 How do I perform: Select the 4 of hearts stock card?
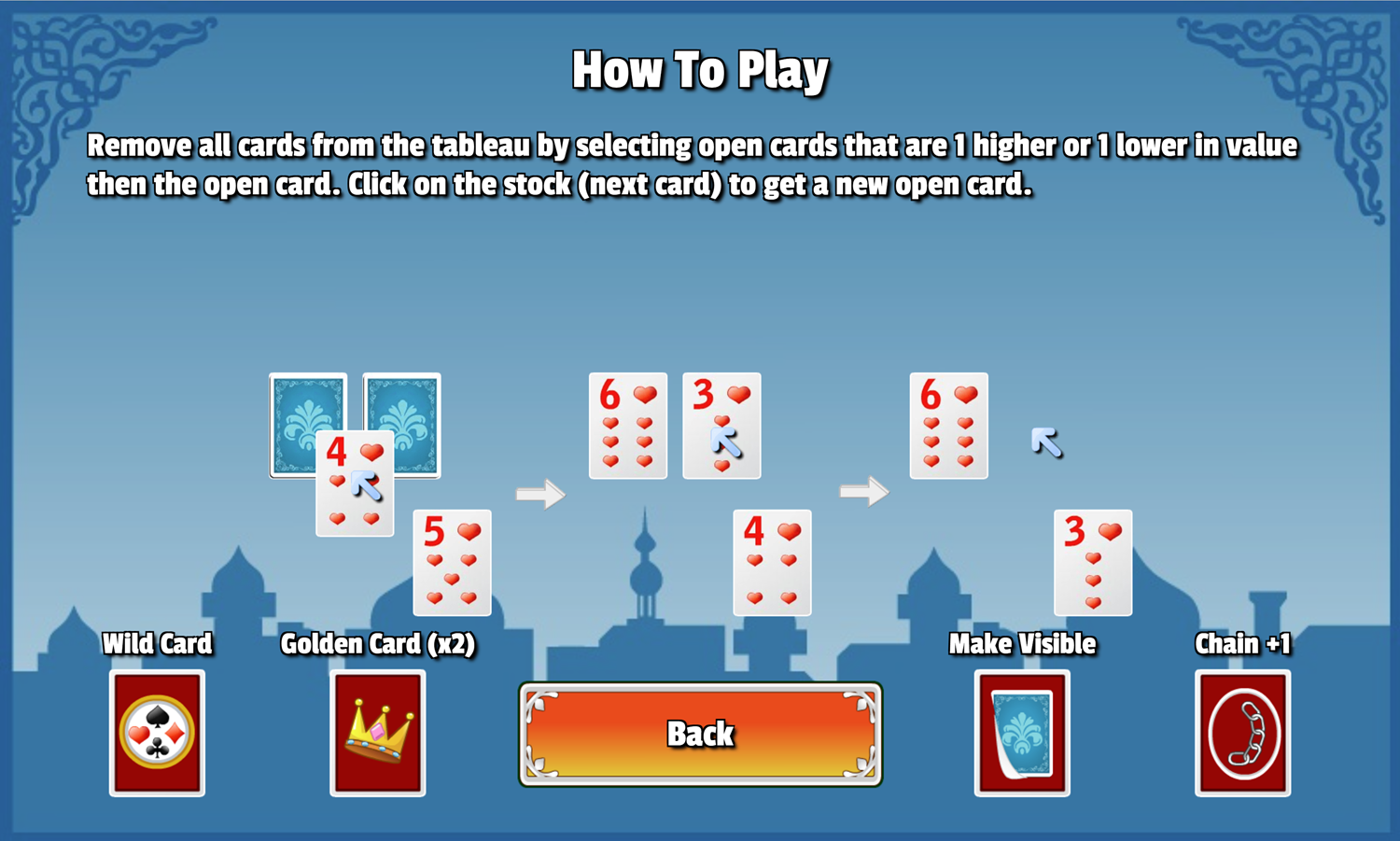772,563
